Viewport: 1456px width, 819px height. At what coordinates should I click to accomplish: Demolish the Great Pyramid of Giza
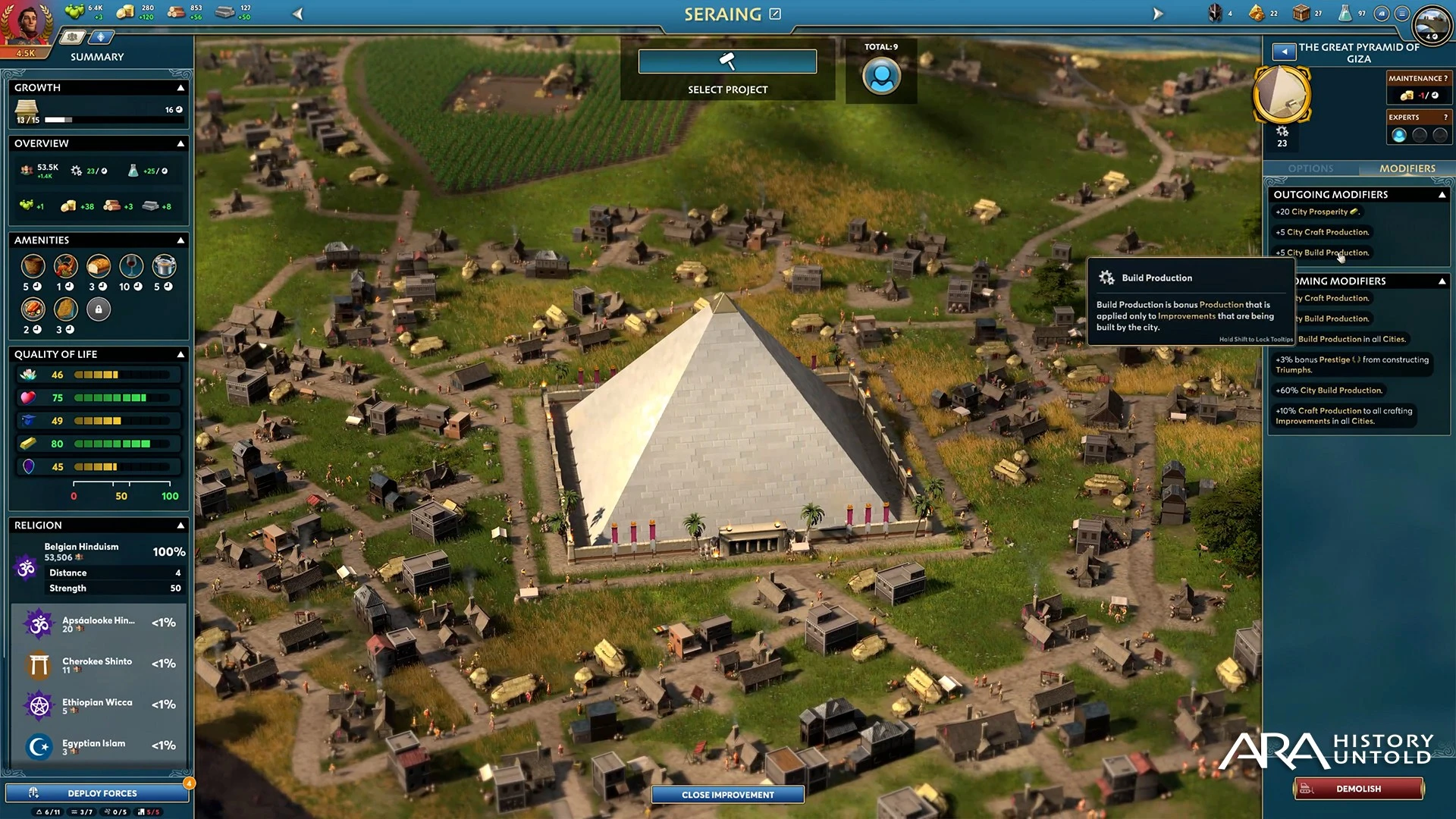[x=1358, y=789]
